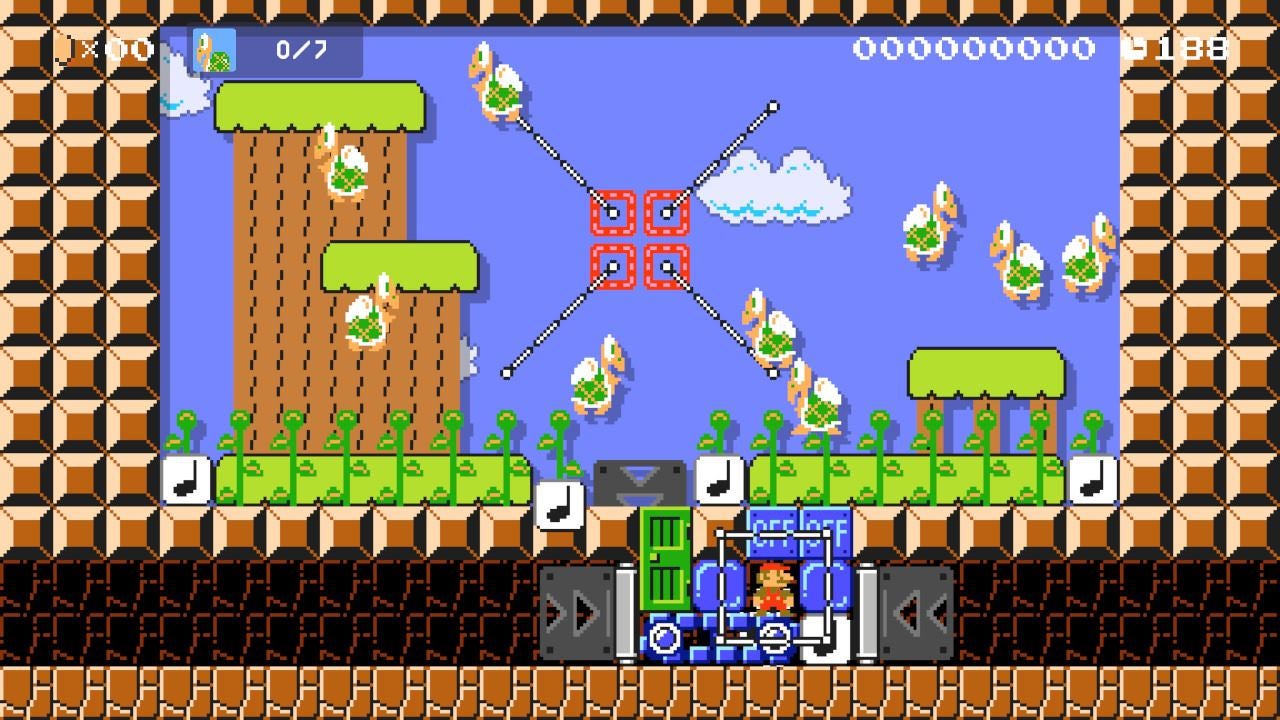Image resolution: width=1280 pixels, height=720 pixels.
Task: Toggle the right-pointing one-way wall
Action: click(575, 610)
